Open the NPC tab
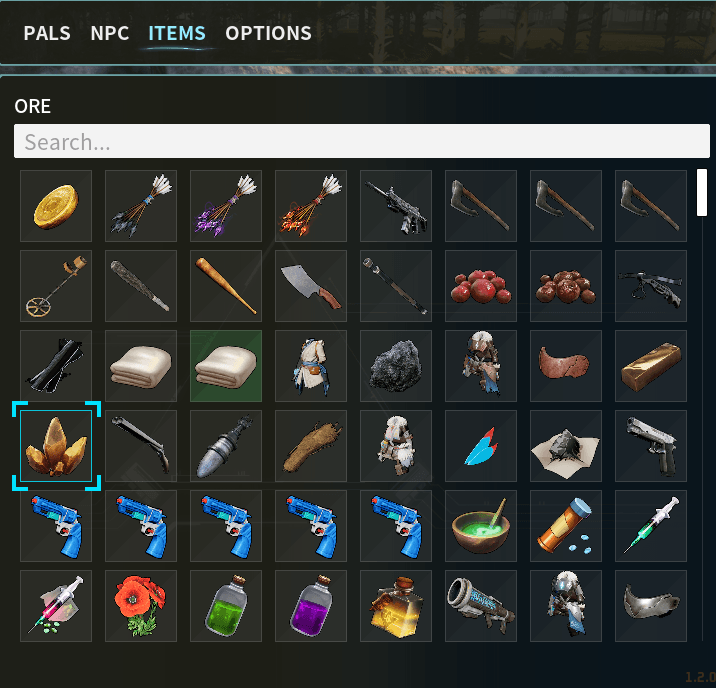Screen dimensions: 716x688 coord(110,33)
